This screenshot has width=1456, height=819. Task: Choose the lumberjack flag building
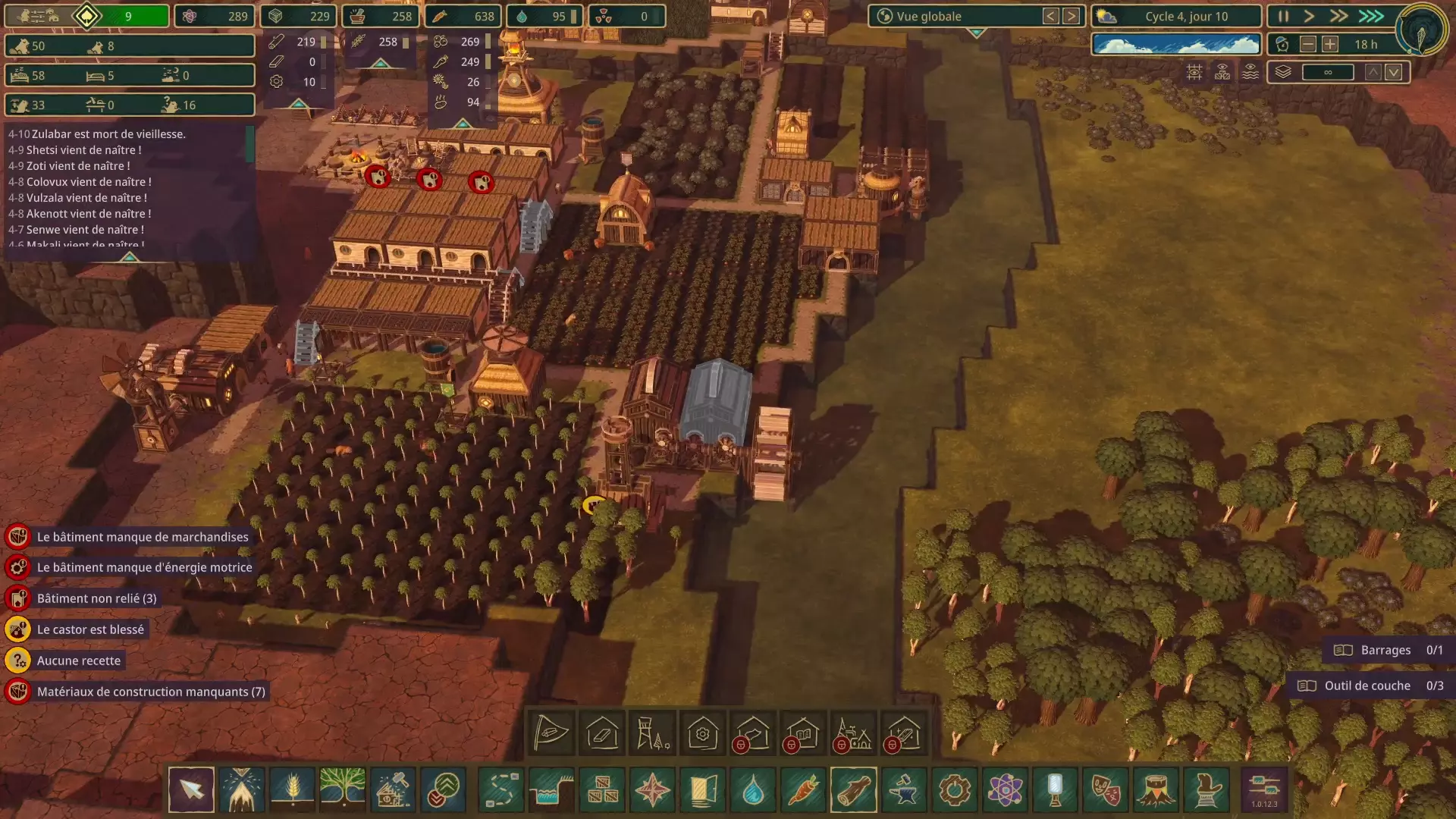(551, 733)
